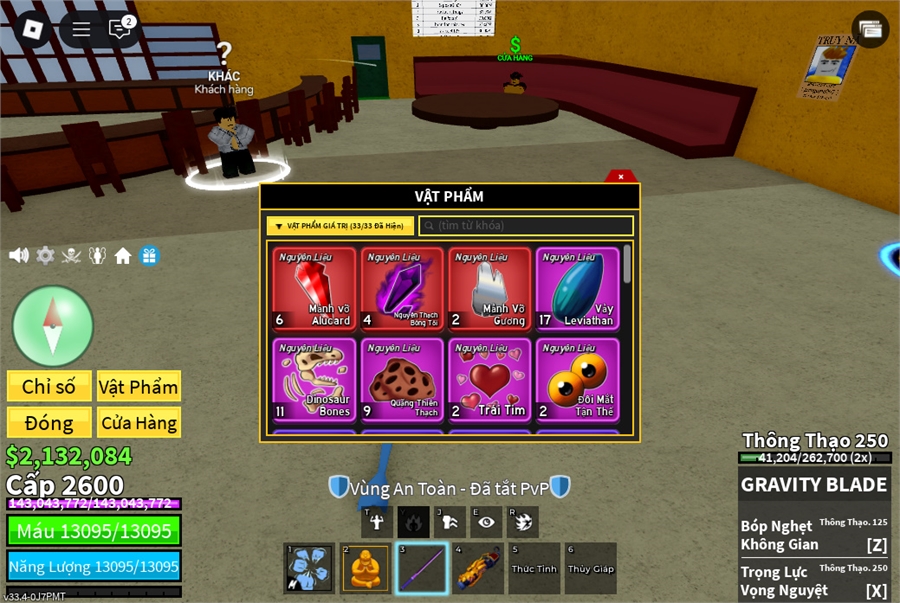Close the Vật Phẩm inventory window

[621, 177]
